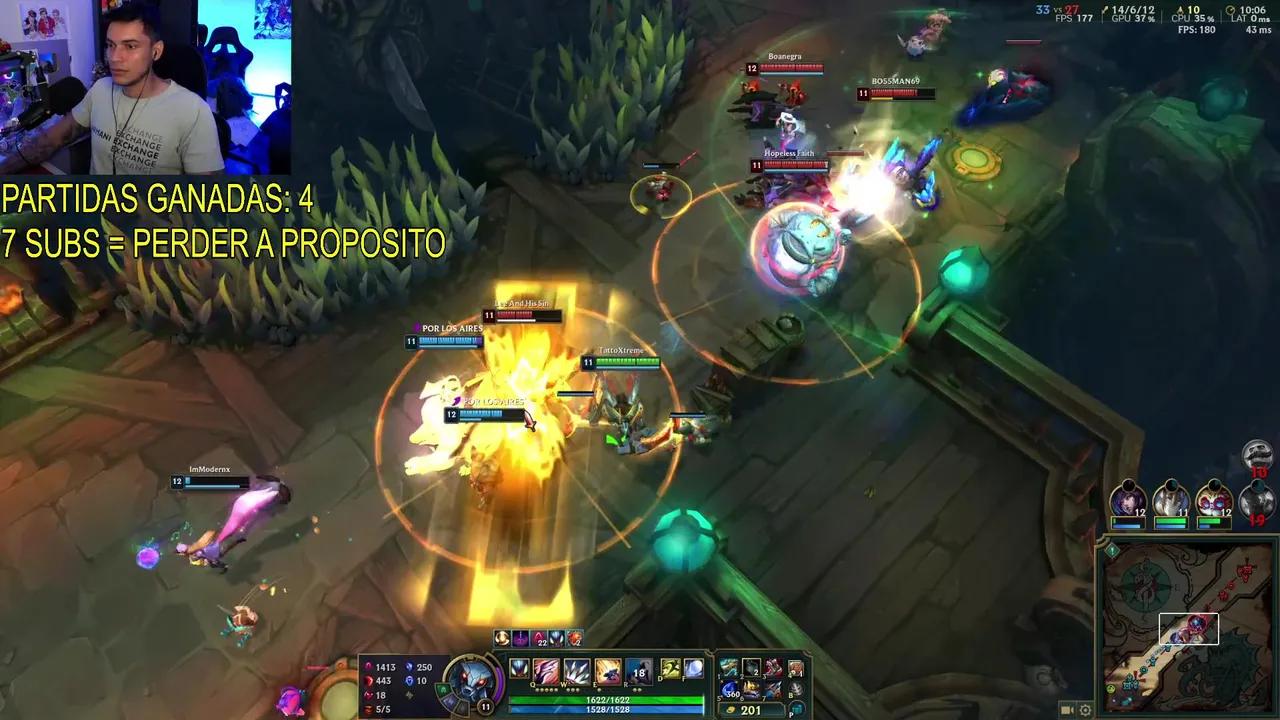Click the D summoner spell icon
Image resolution: width=1280 pixels, height=720 pixels.
[669, 670]
